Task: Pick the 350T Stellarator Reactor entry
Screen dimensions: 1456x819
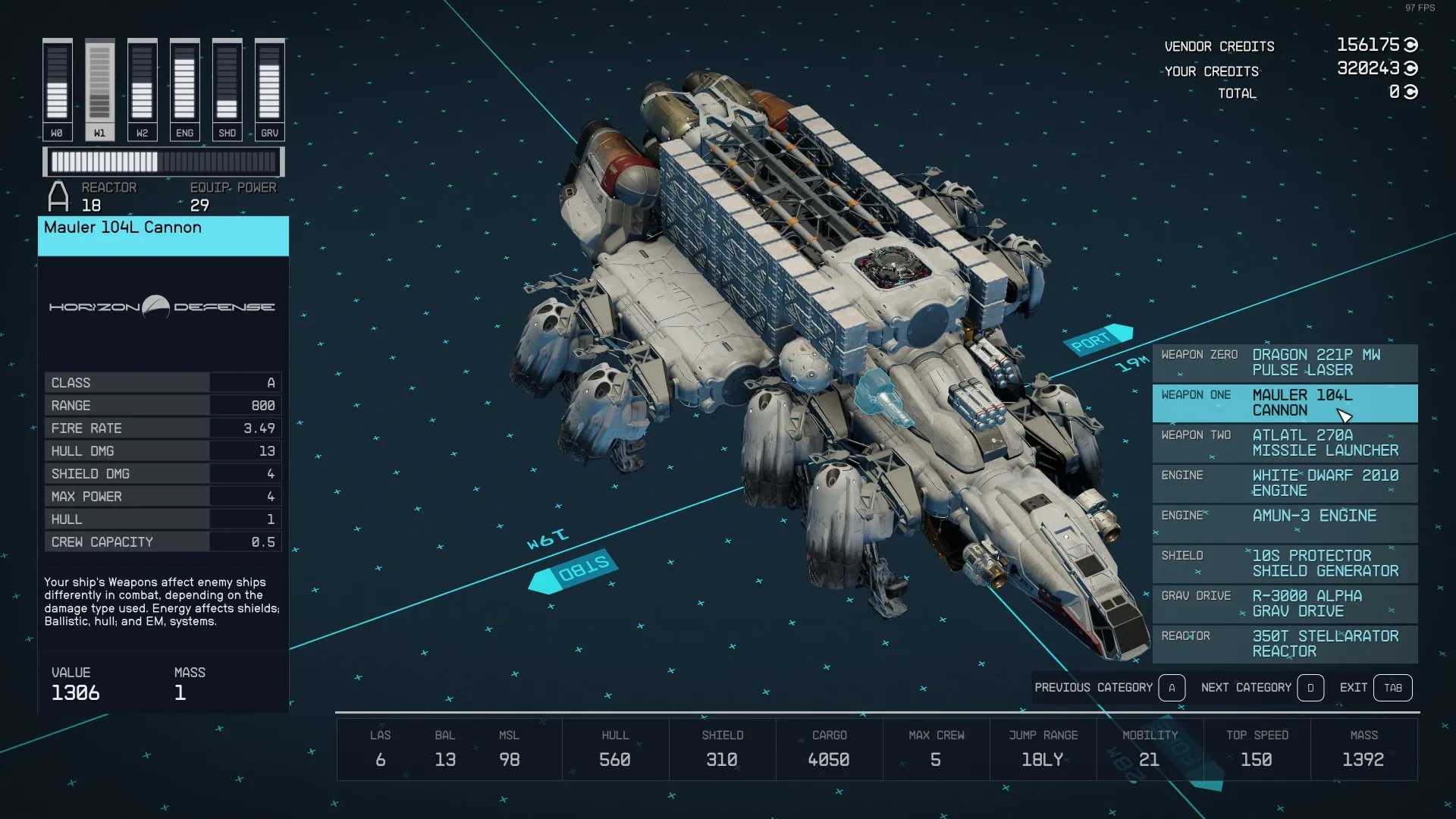Action: pyautogui.click(x=1285, y=645)
